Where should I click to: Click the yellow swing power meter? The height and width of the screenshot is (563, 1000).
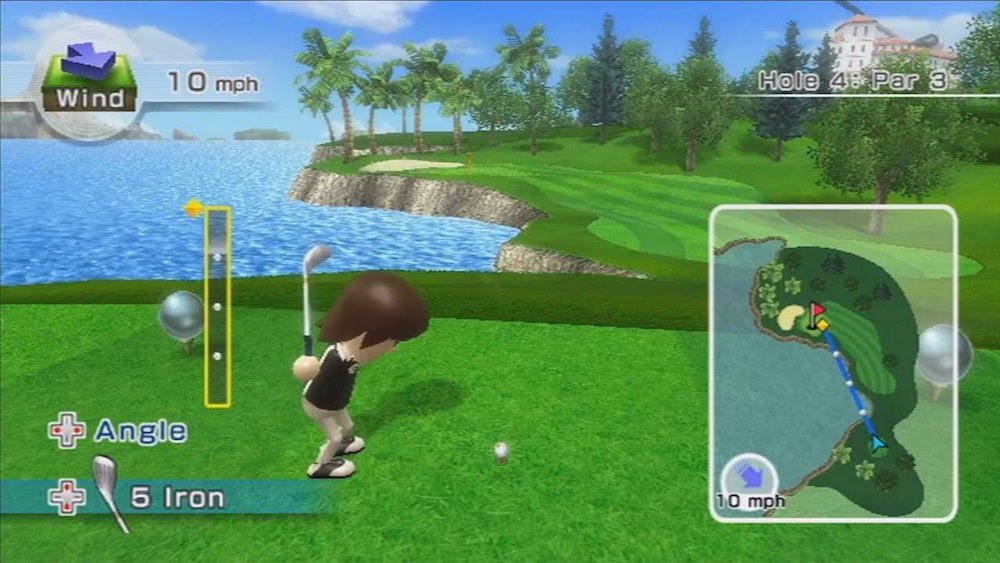coord(217,306)
